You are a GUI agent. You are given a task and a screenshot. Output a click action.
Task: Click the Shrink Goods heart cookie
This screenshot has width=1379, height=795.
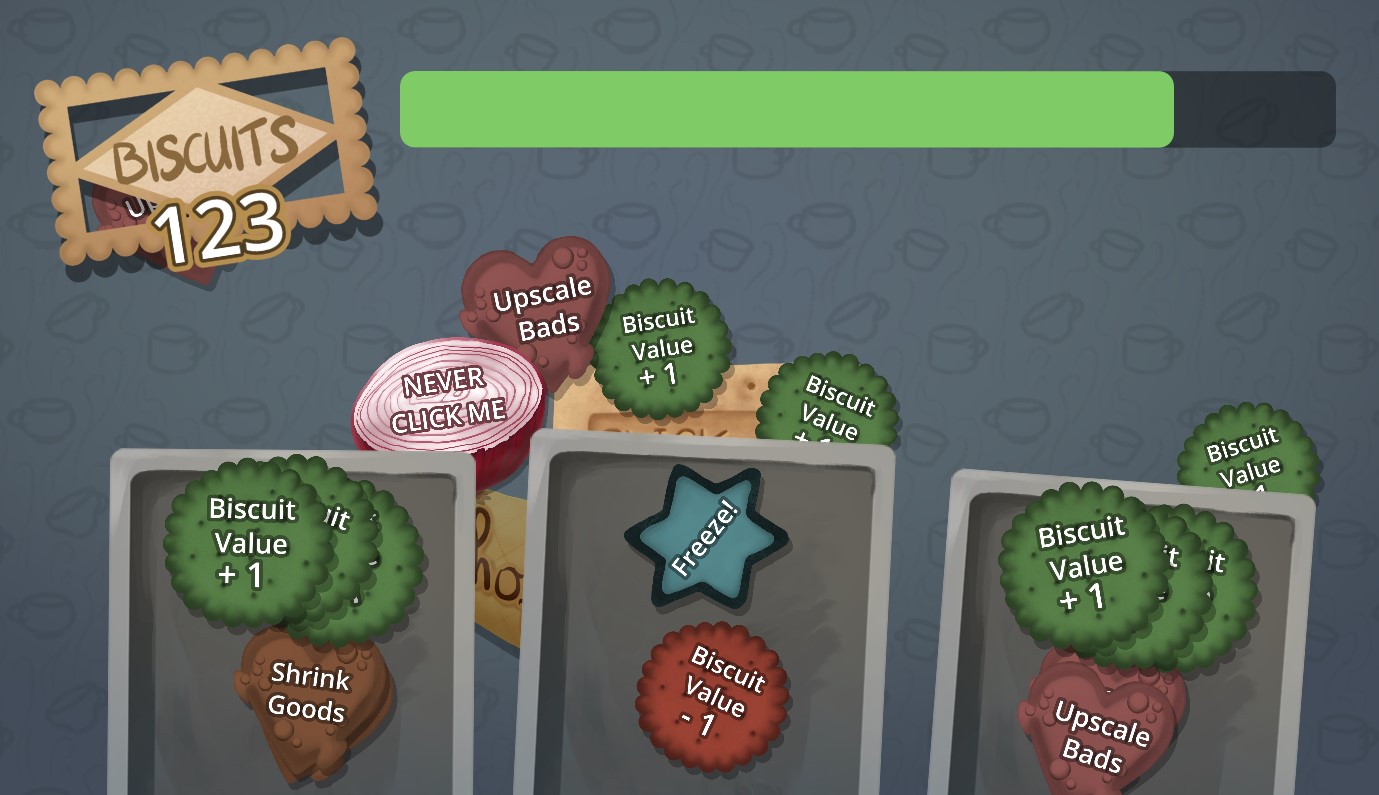pos(308,695)
